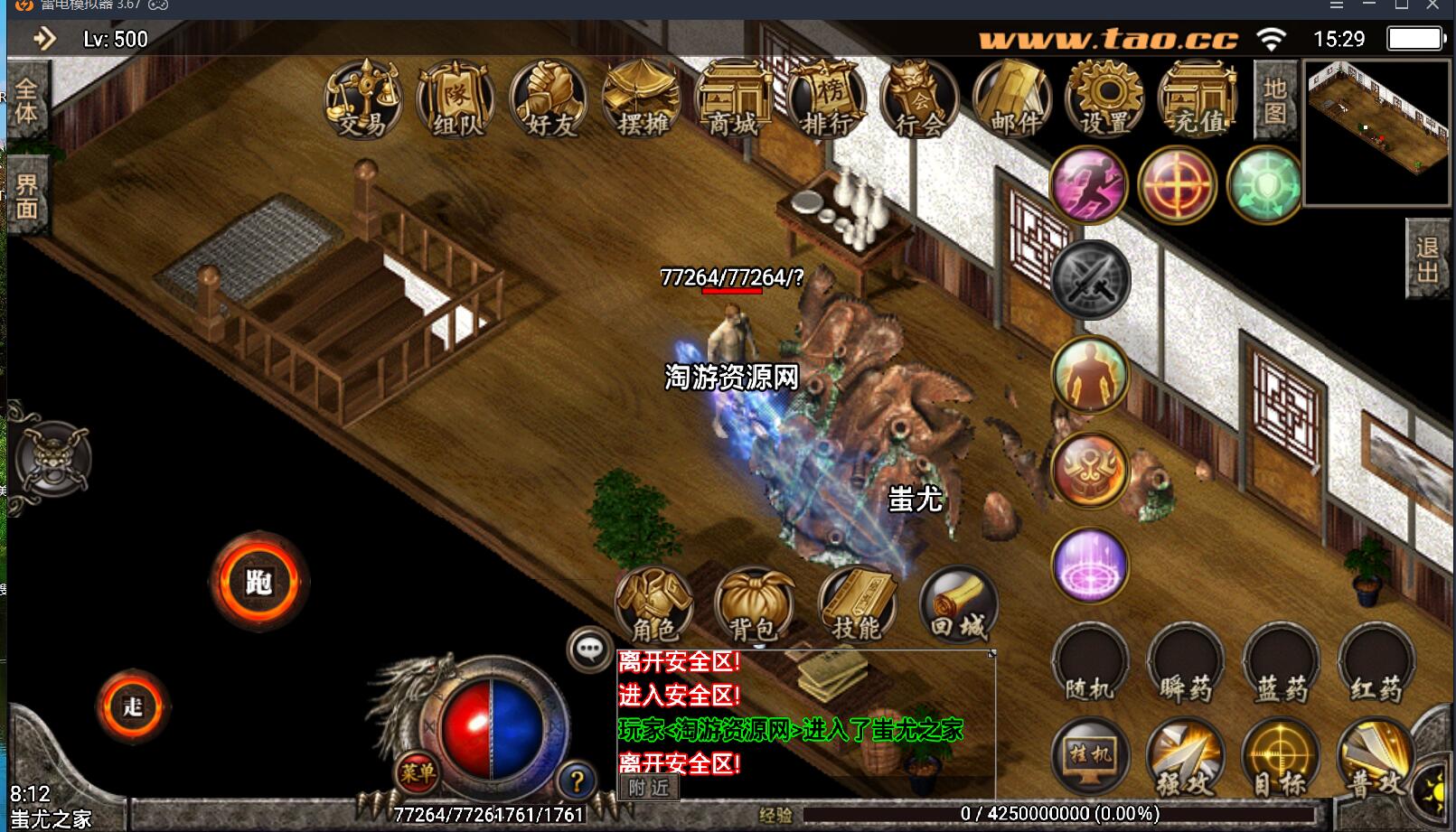Show the 好友 friends list
Screen dimensions: 1456x832
tap(549, 99)
